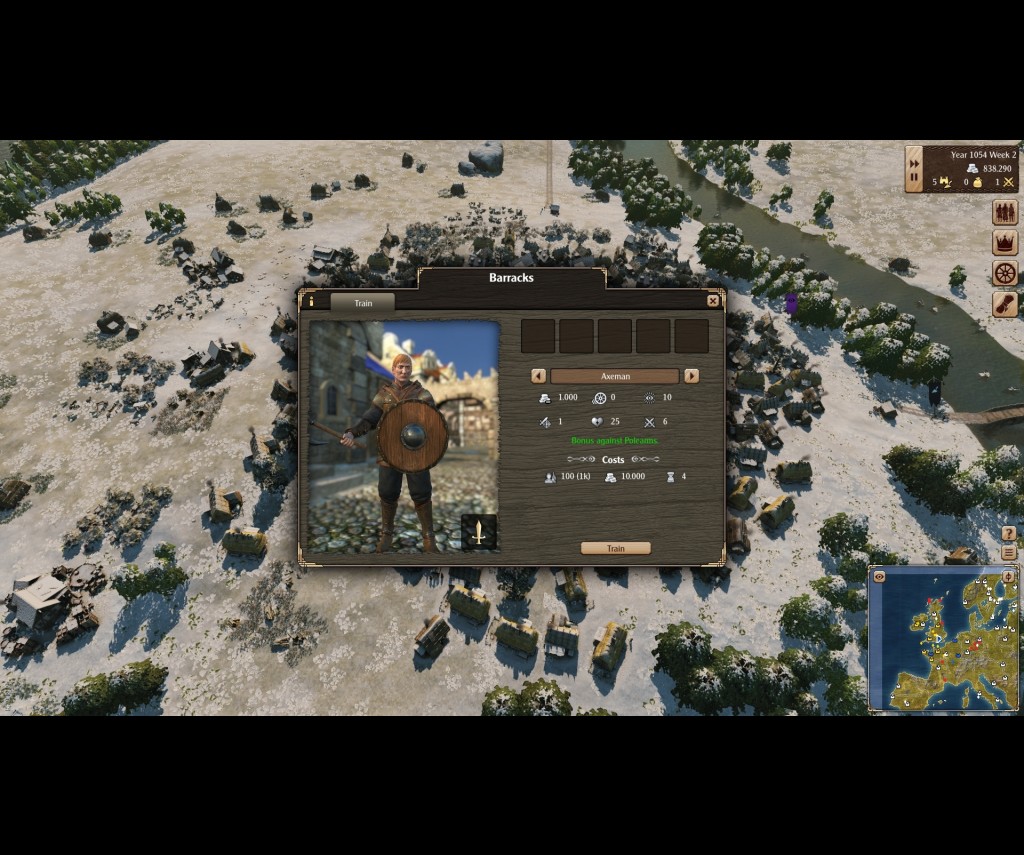Select the previous unit type arrow

click(538, 376)
